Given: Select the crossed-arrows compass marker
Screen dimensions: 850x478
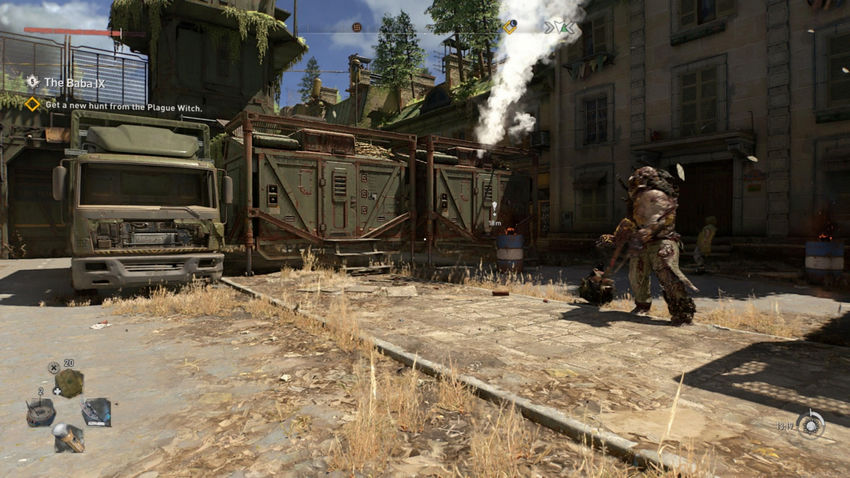Looking at the screenshot, I should click(555, 27).
